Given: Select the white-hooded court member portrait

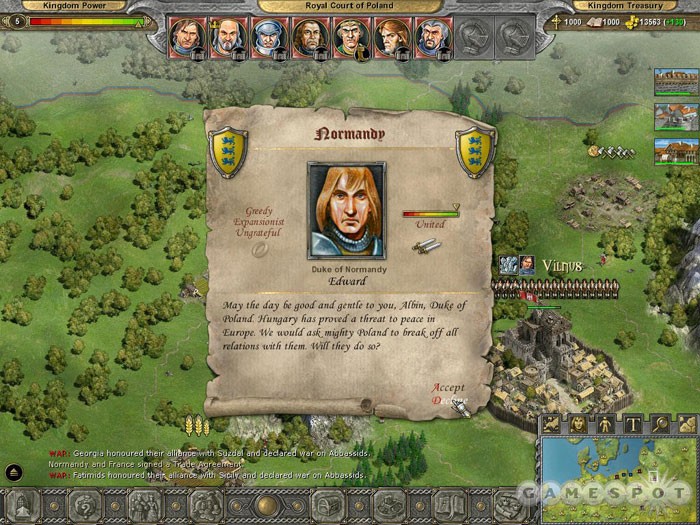Looking at the screenshot, I should point(269,36).
